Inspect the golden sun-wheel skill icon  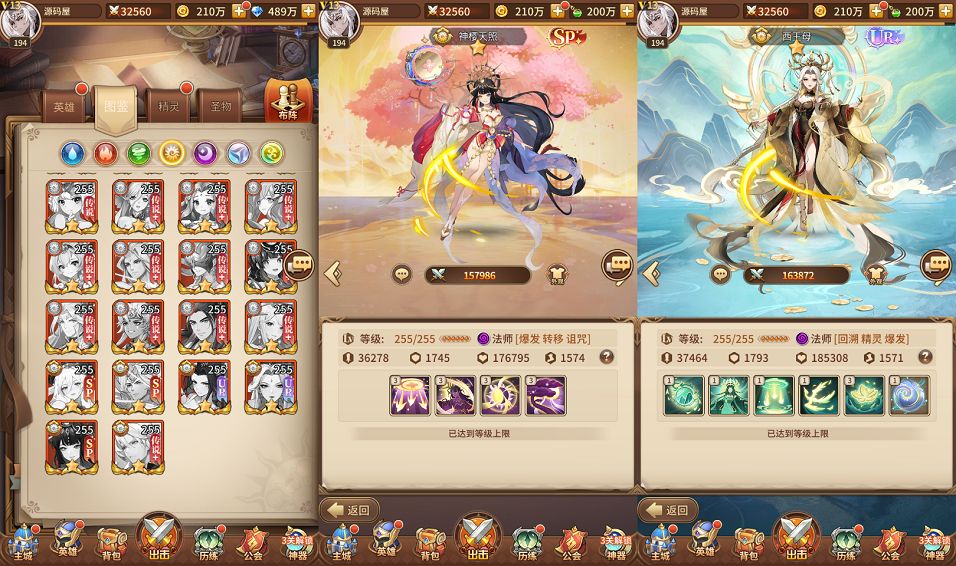click(x=500, y=396)
